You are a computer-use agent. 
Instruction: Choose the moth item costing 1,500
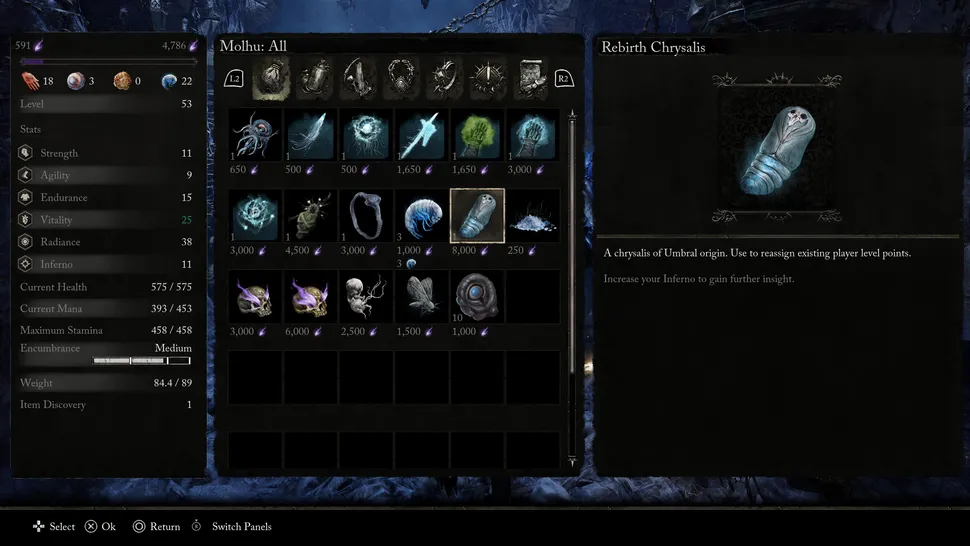pyautogui.click(x=421, y=296)
